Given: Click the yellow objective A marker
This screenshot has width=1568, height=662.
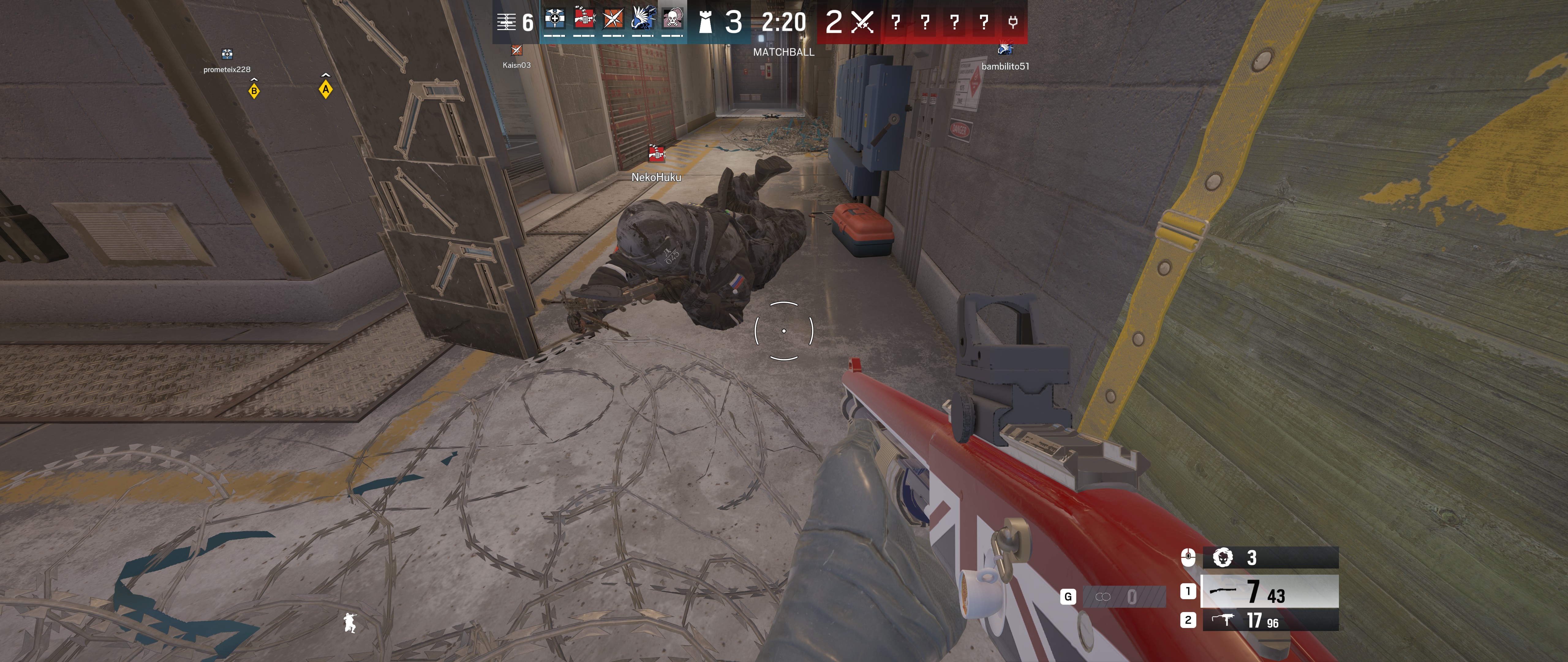Looking at the screenshot, I should point(326,90).
